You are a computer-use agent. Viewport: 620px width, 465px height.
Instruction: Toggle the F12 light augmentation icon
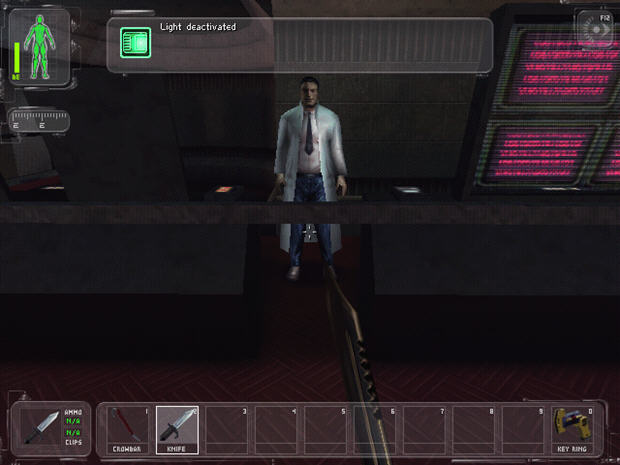(x=597, y=28)
